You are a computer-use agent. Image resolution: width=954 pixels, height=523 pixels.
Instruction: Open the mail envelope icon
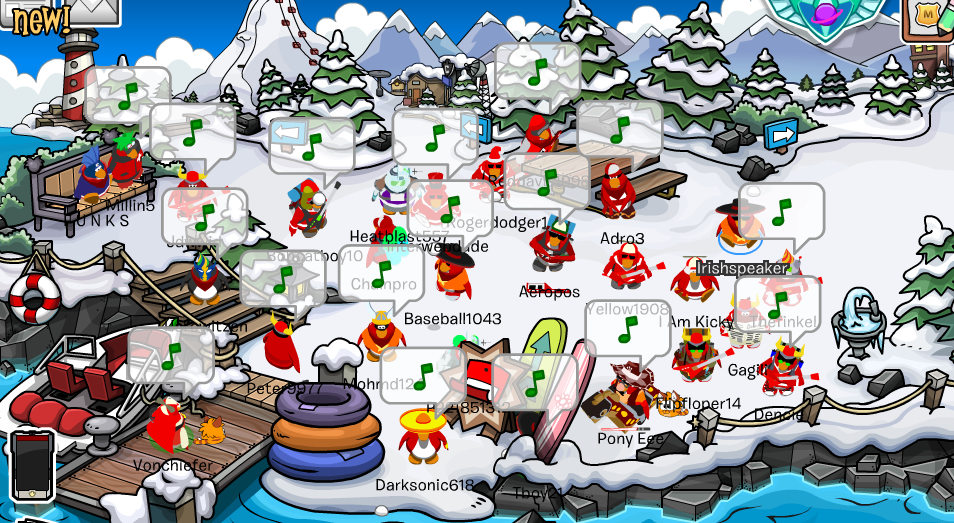93,8
